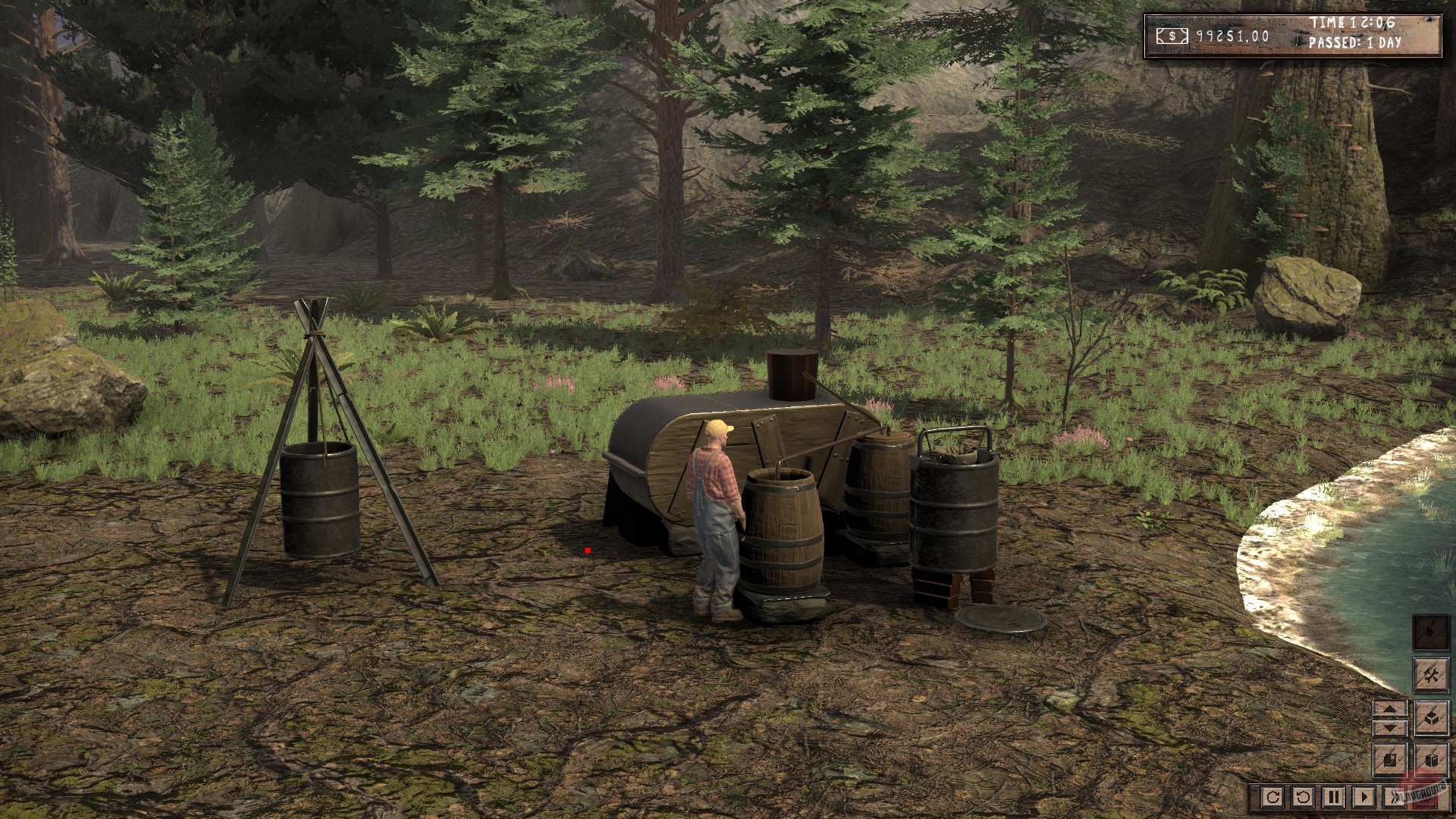Rotate the camera counterclockwise
The image size is (1456, 819).
pos(1303,797)
